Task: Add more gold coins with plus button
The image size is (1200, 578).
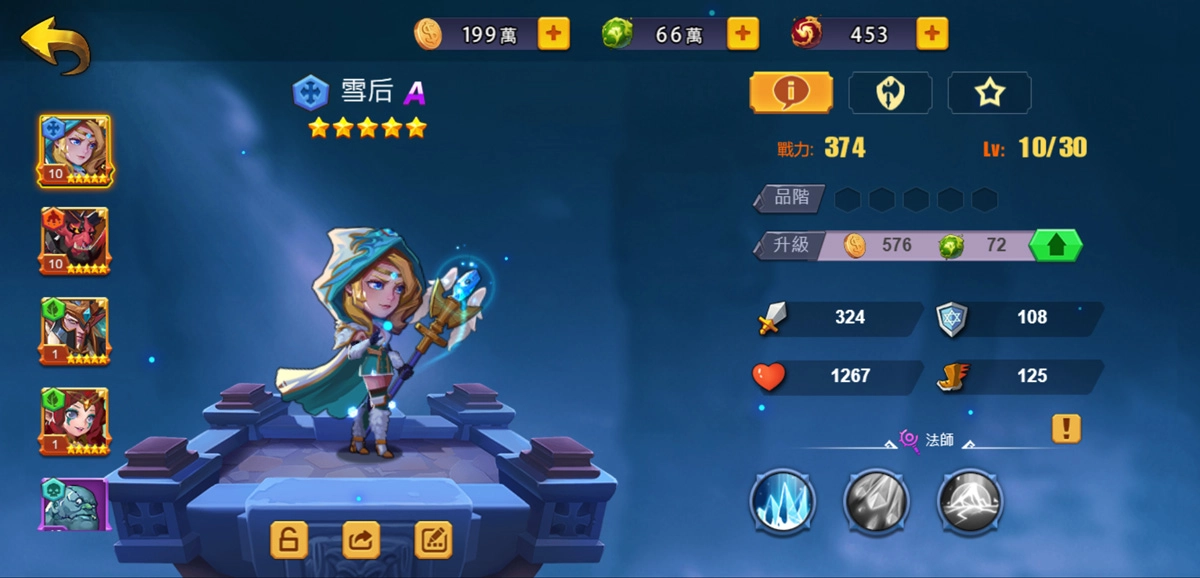Action: (554, 34)
